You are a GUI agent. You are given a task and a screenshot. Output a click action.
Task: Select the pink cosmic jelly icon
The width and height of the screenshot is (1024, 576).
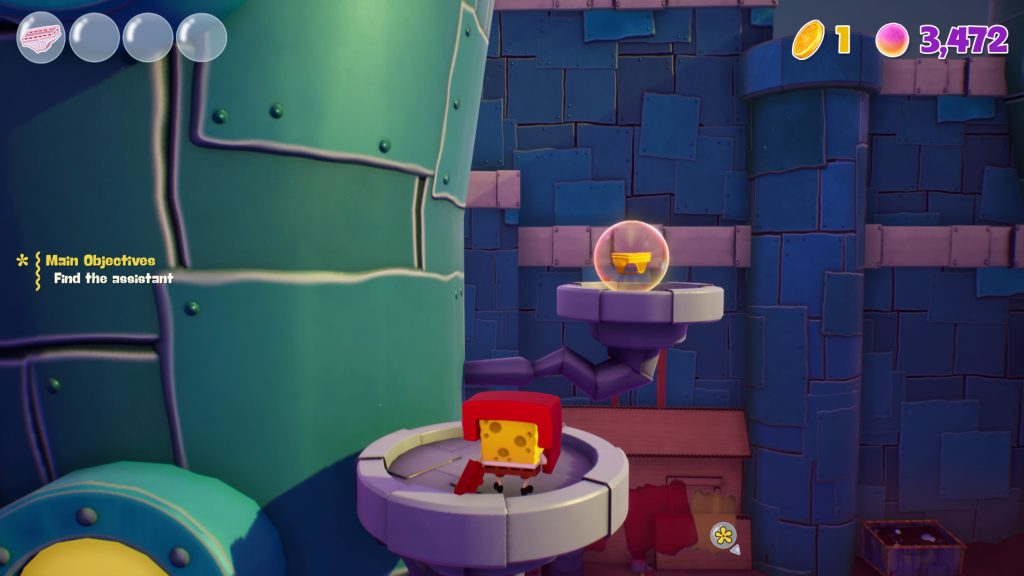[x=892, y=40]
